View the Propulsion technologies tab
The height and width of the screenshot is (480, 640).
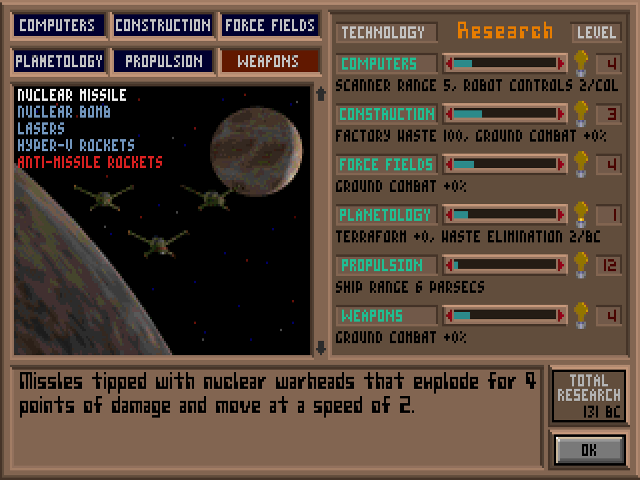pos(163,61)
